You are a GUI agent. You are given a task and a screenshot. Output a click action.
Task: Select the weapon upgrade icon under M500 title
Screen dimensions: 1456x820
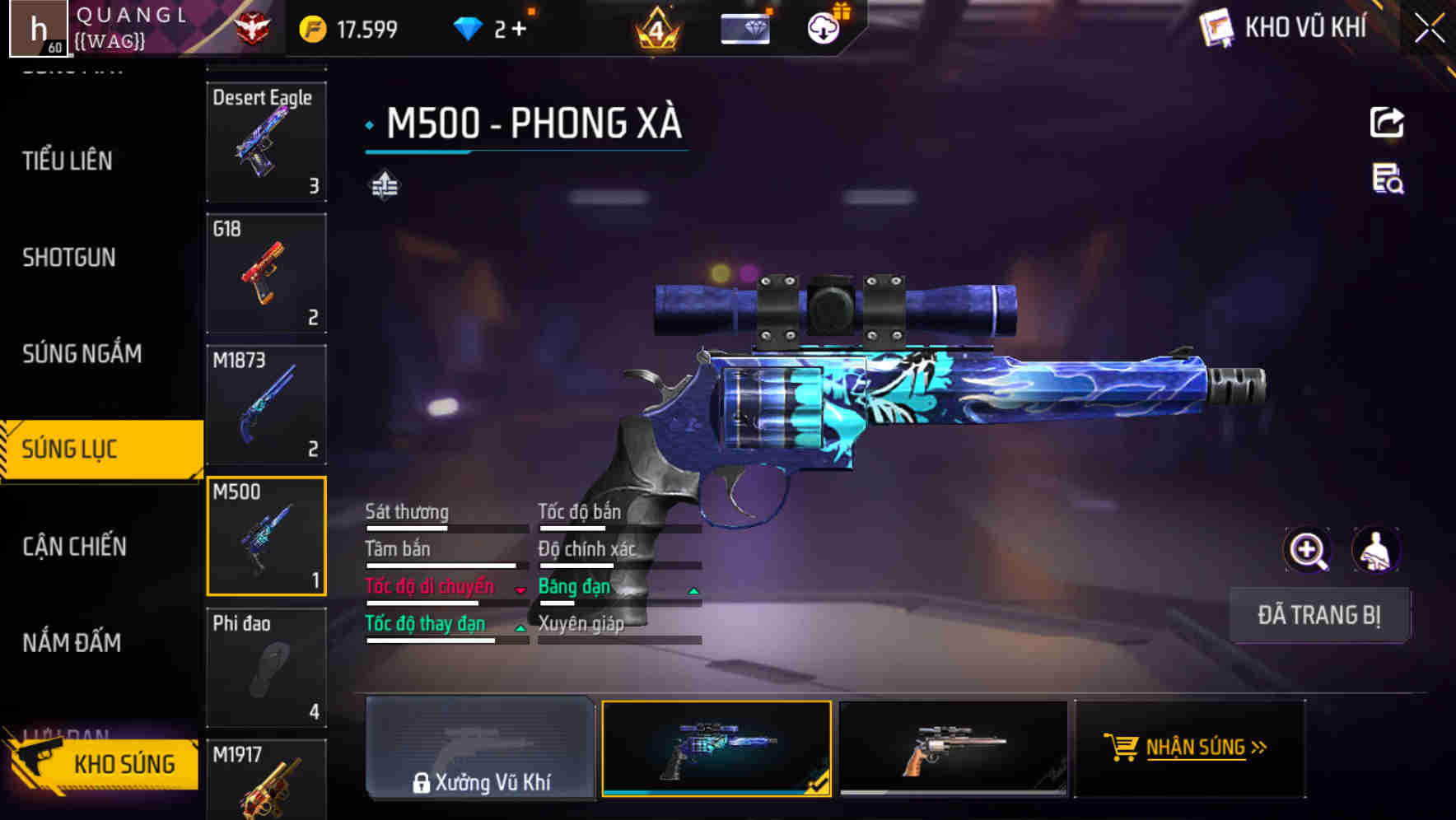[x=383, y=186]
